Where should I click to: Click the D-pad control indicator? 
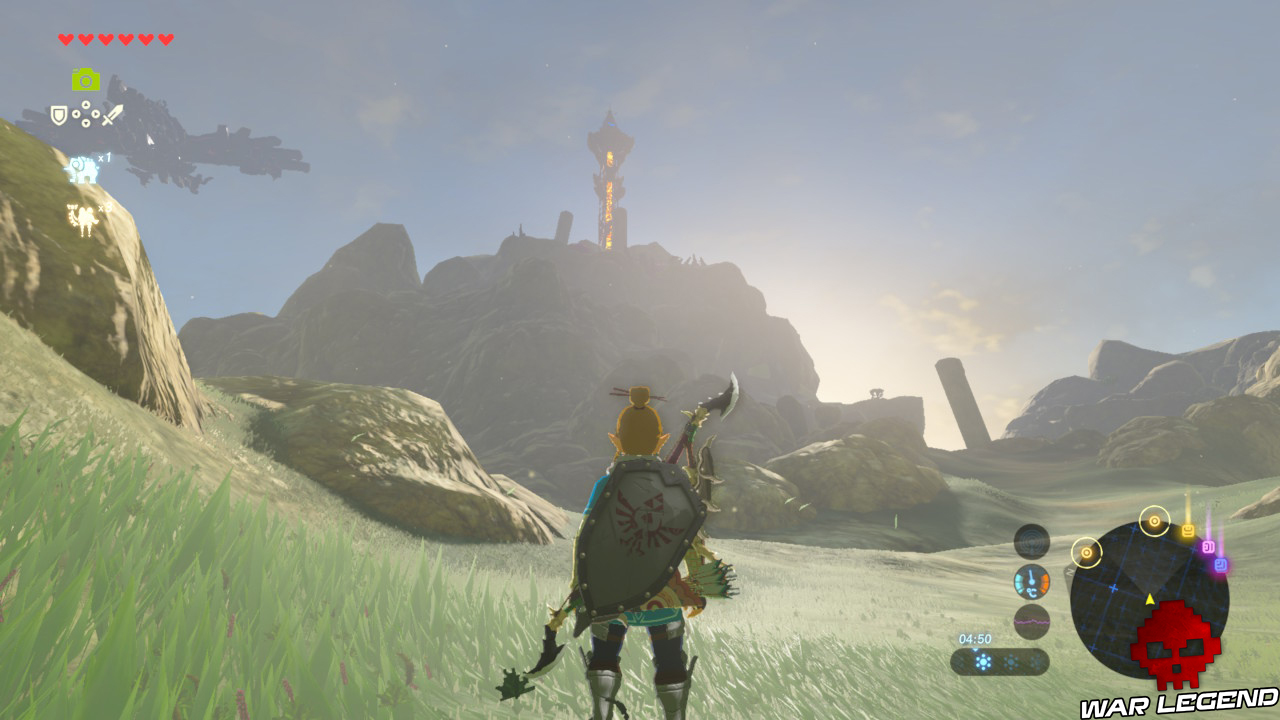(85, 114)
